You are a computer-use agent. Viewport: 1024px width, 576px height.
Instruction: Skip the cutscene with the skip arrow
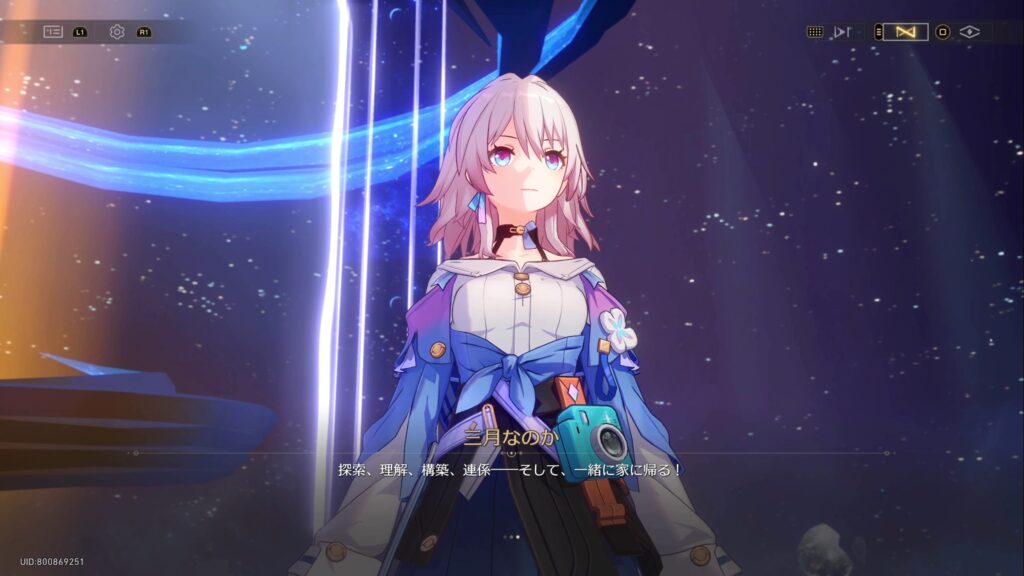point(842,32)
